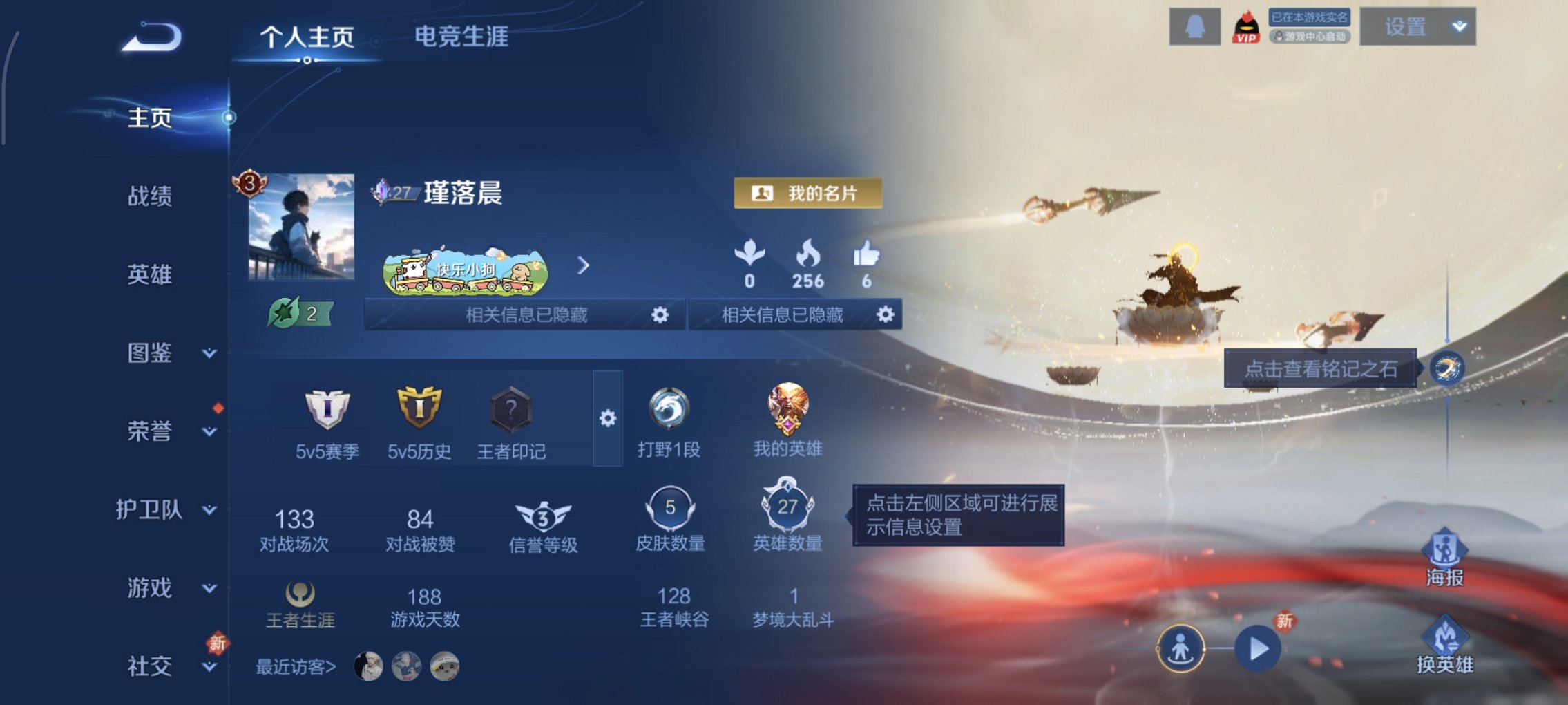
Task: Click the 王者生涯 career icon
Action: point(300,594)
